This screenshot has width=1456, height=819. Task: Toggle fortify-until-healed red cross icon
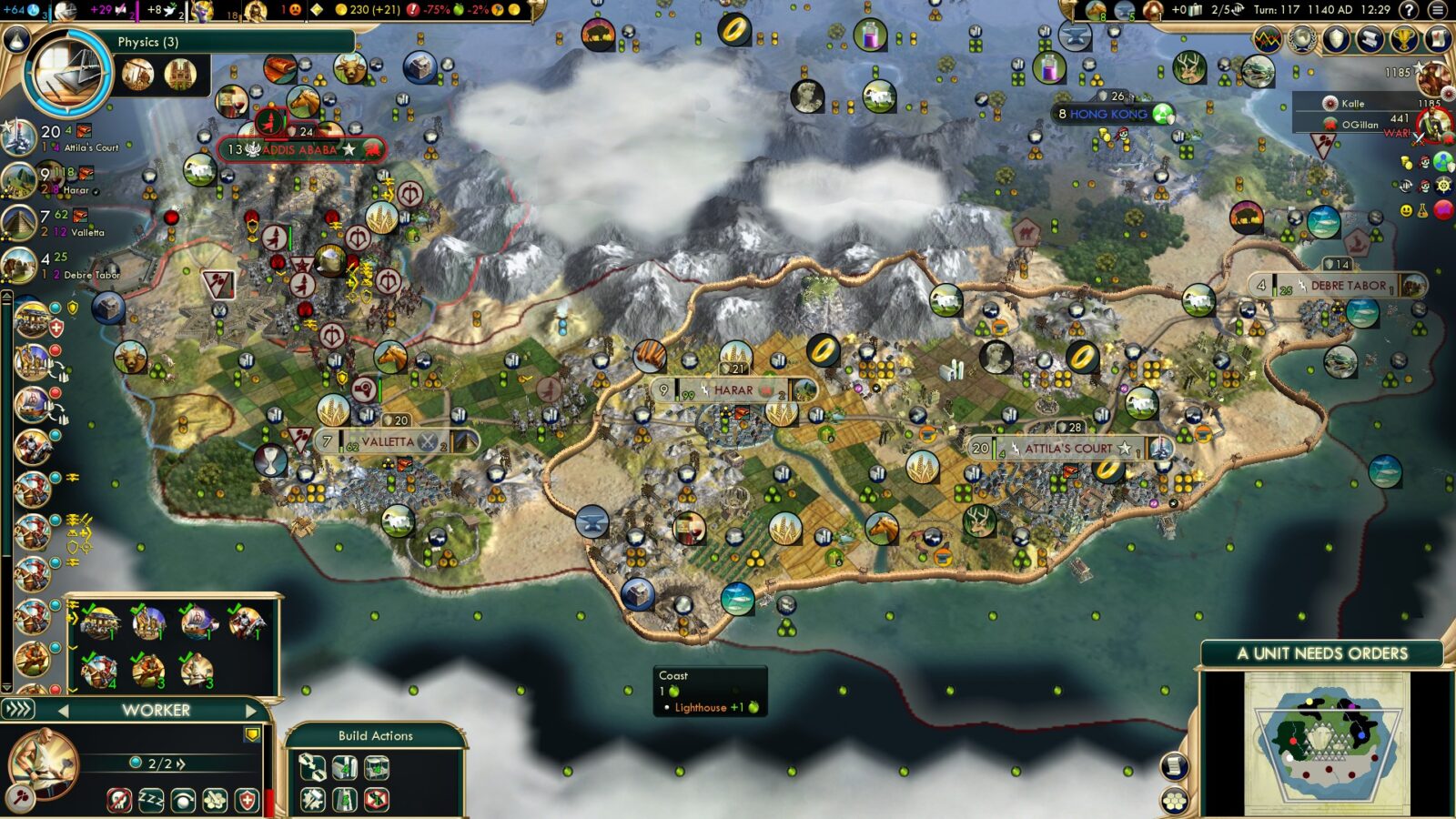pyautogui.click(x=248, y=799)
